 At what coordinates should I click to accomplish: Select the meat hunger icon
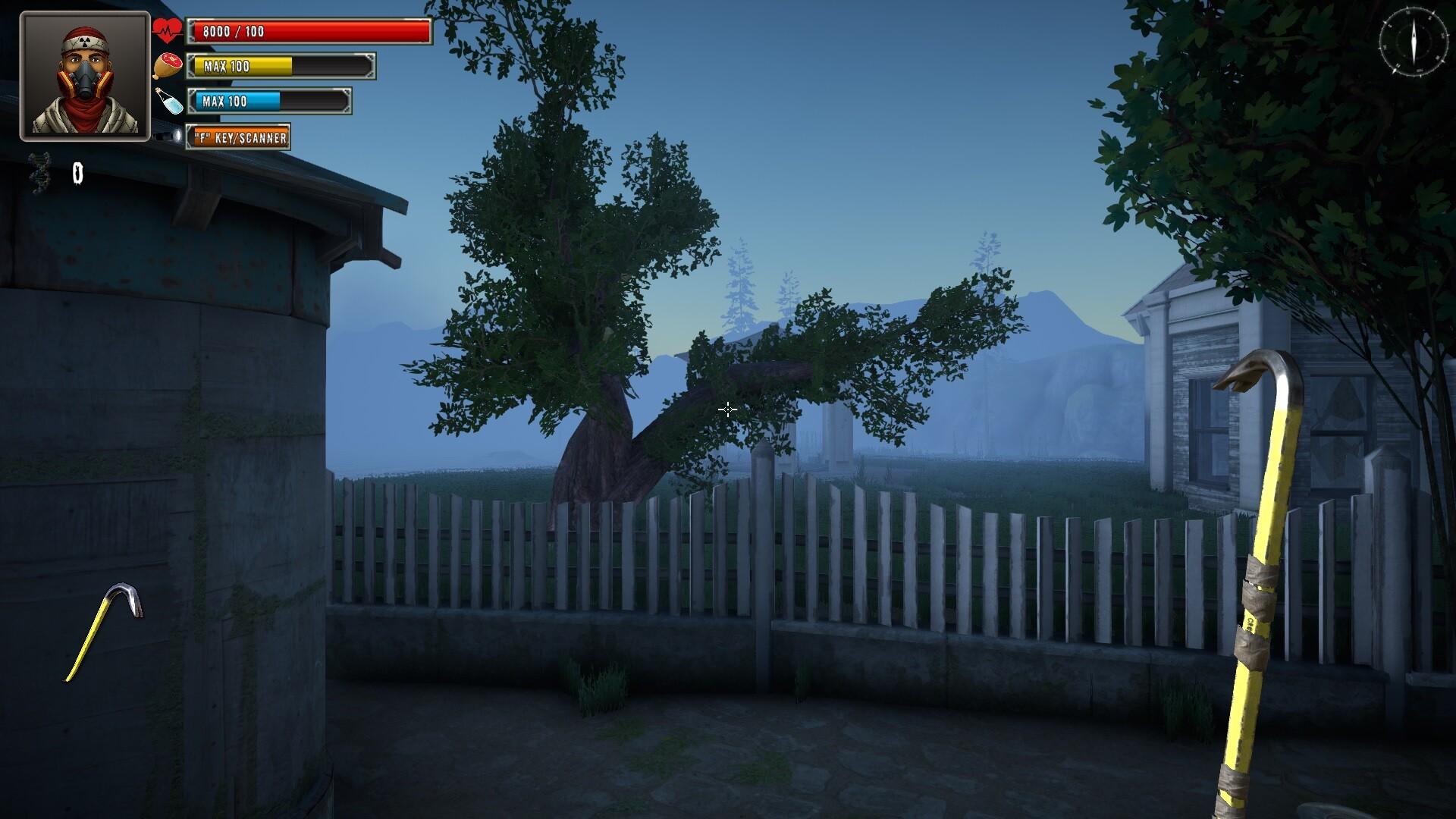click(168, 66)
